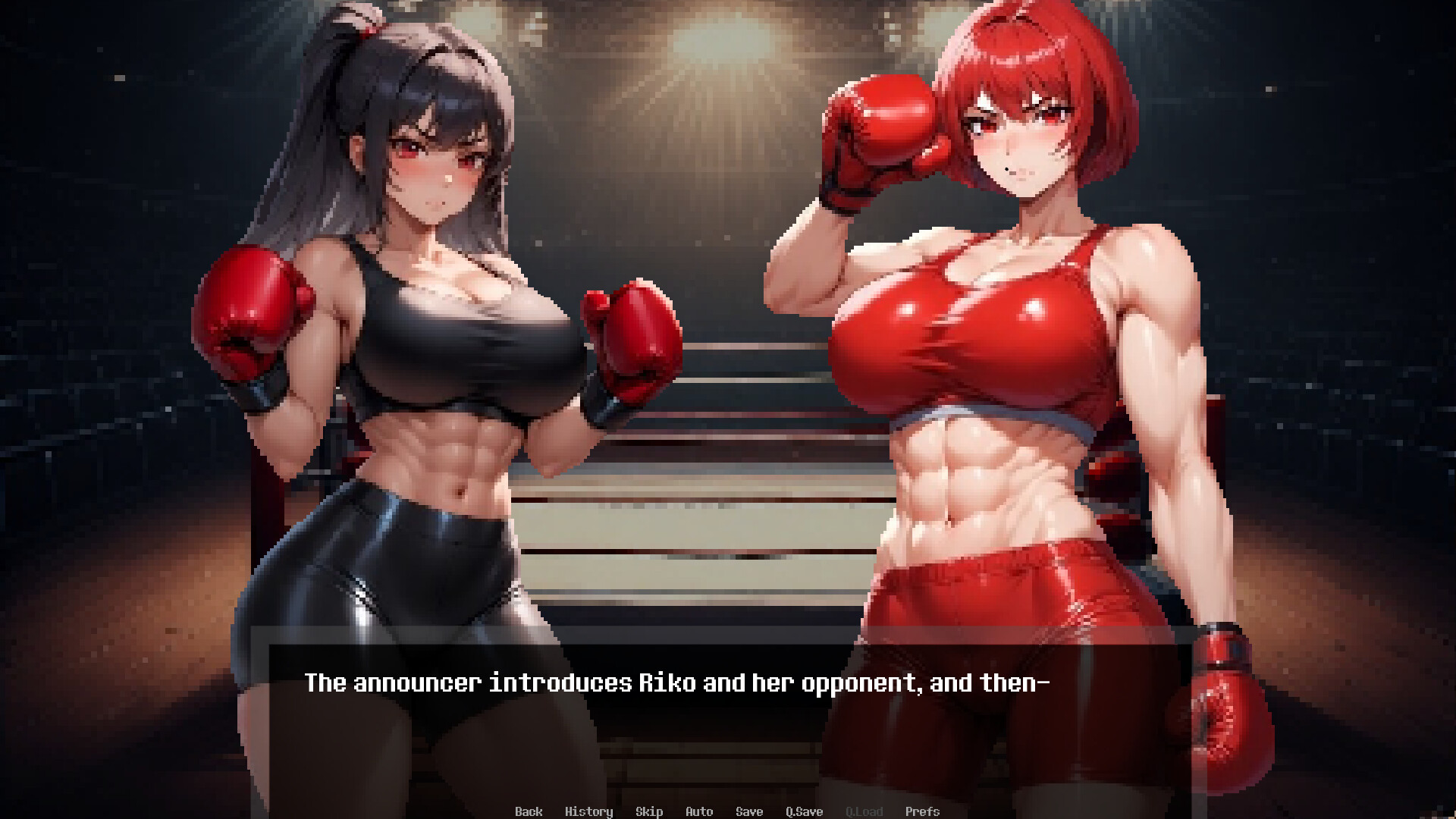This screenshot has height=819, width=1456.
Task: Open the History log screen
Action: 590,811
